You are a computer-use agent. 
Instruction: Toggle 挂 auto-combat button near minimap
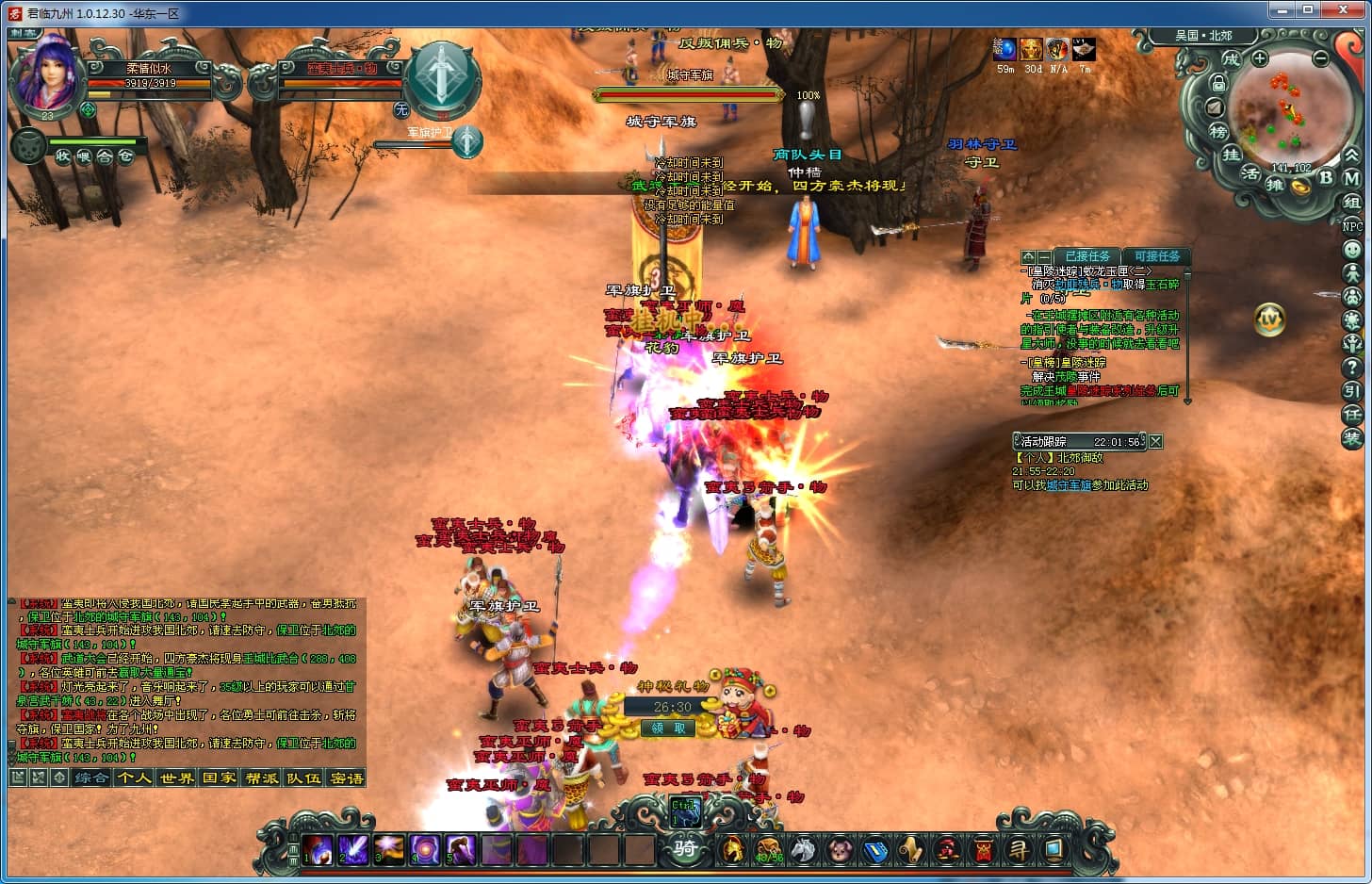coord(1232,155)
